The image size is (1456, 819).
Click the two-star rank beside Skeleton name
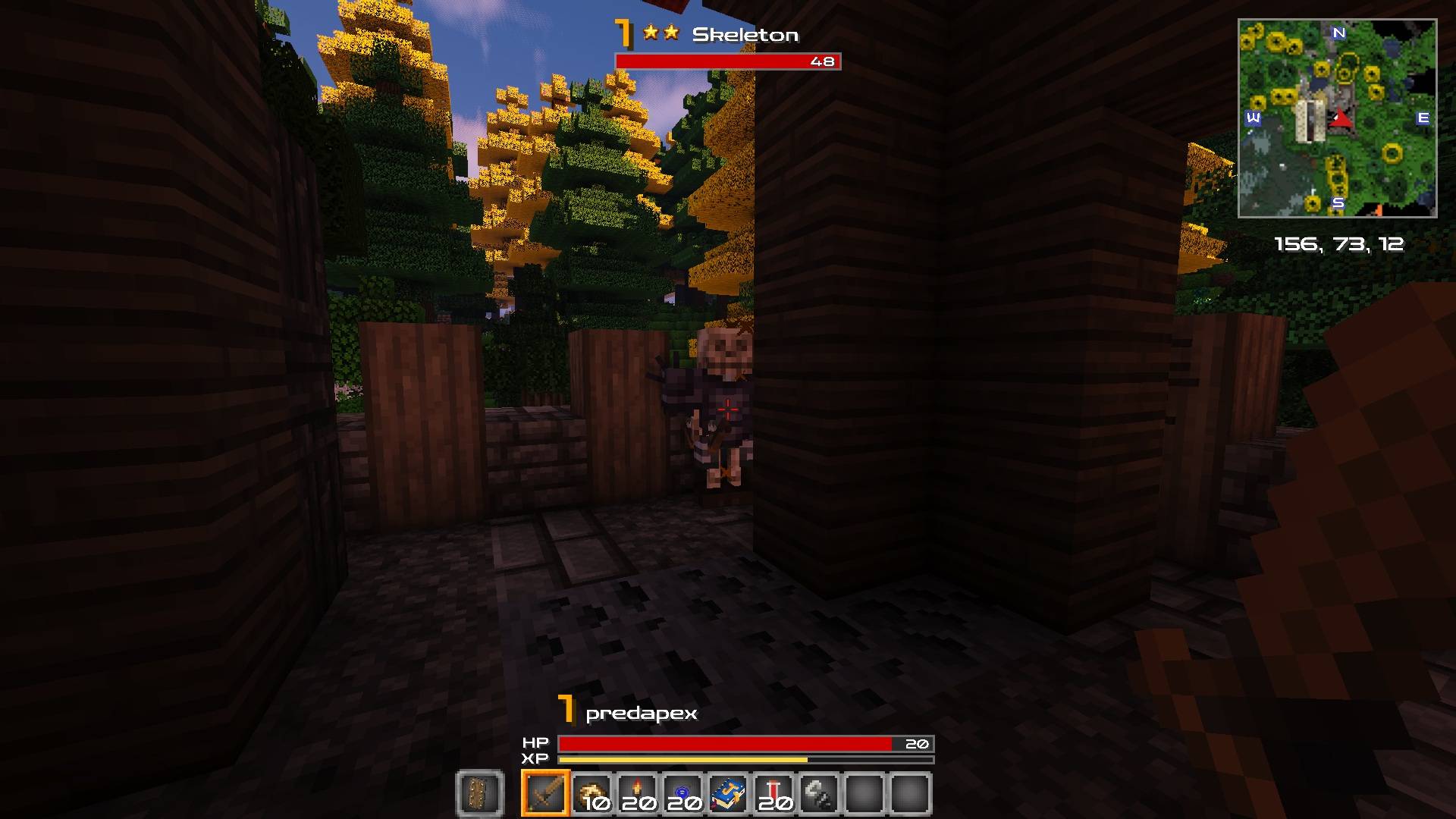tap(661, 33)
